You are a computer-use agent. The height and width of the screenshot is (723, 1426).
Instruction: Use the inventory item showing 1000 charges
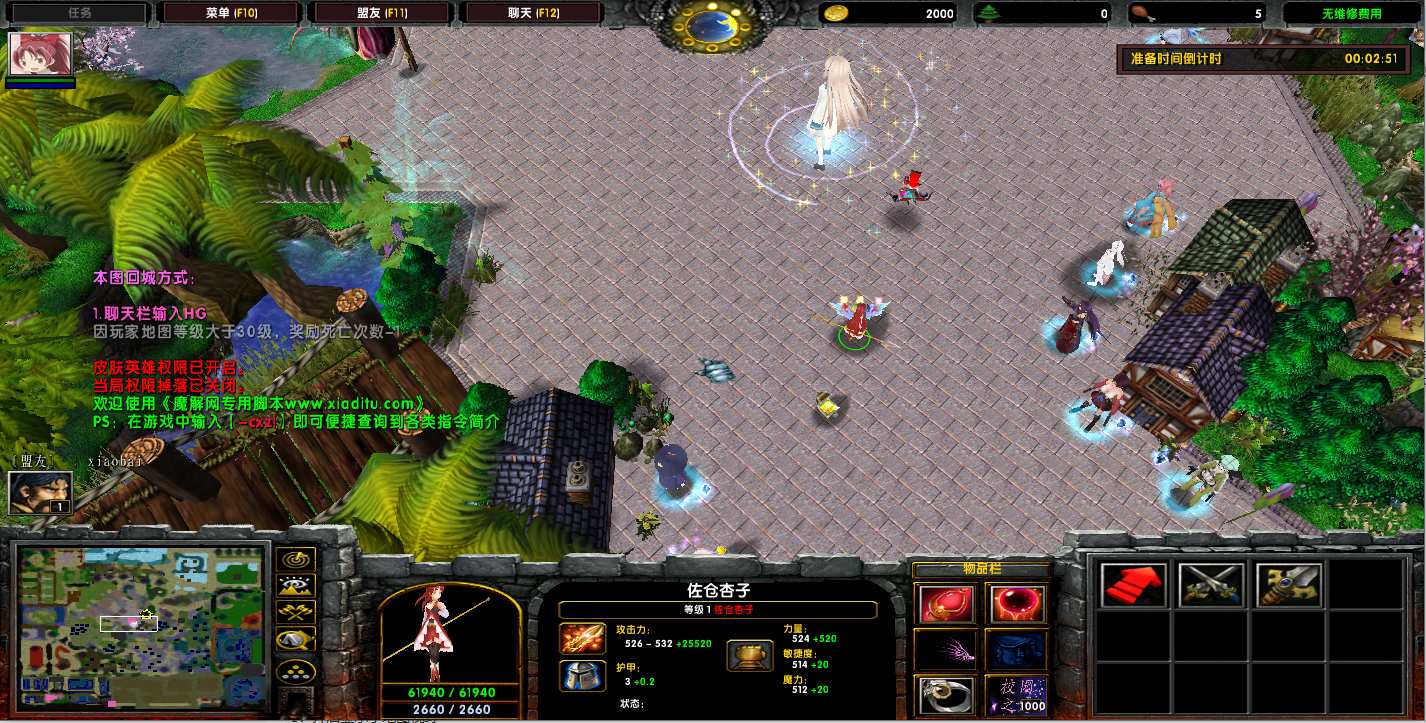tap(1015, 694)
